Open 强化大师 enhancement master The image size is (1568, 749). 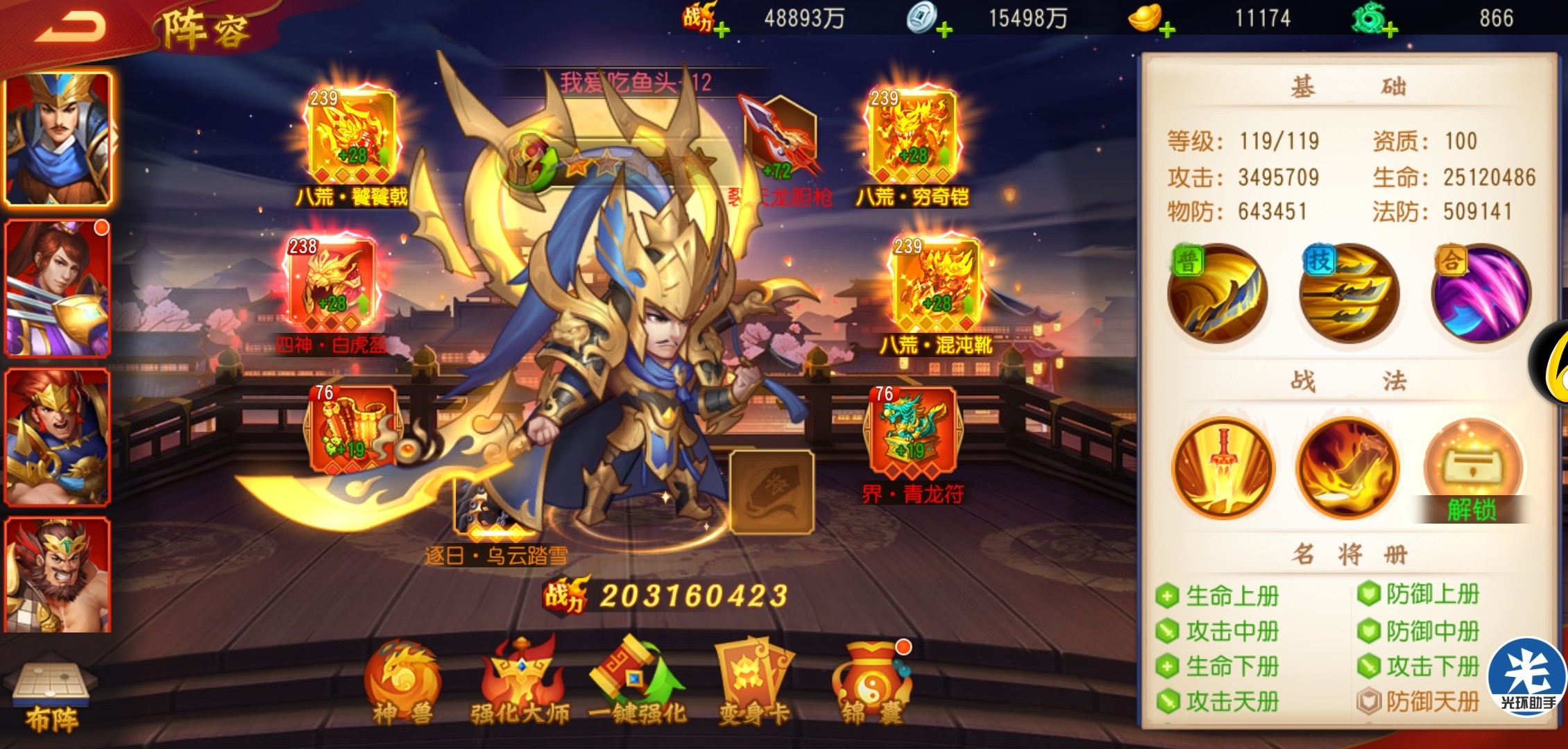[x=520, y=683]
